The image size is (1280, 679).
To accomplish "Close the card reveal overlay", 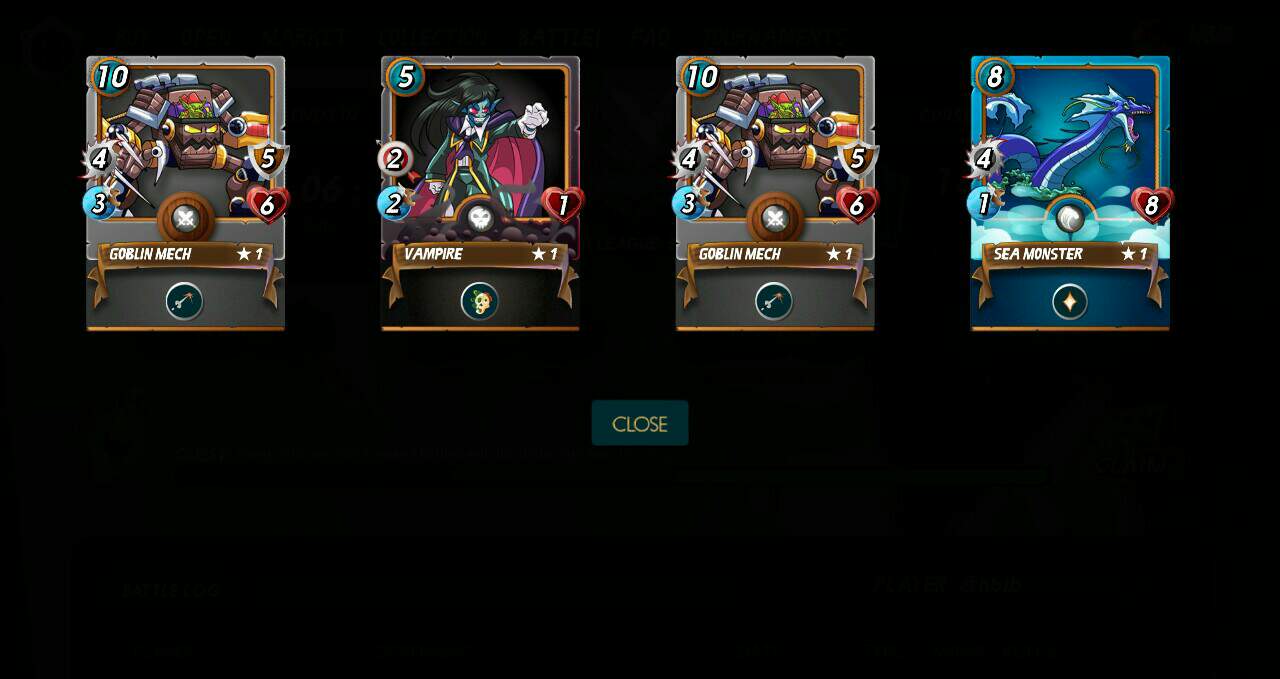I will click(x=640, y=423).
